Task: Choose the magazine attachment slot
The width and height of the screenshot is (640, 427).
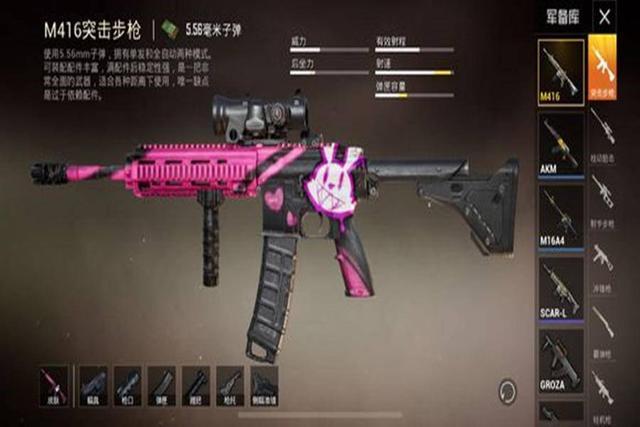Action: pos(161,386)
